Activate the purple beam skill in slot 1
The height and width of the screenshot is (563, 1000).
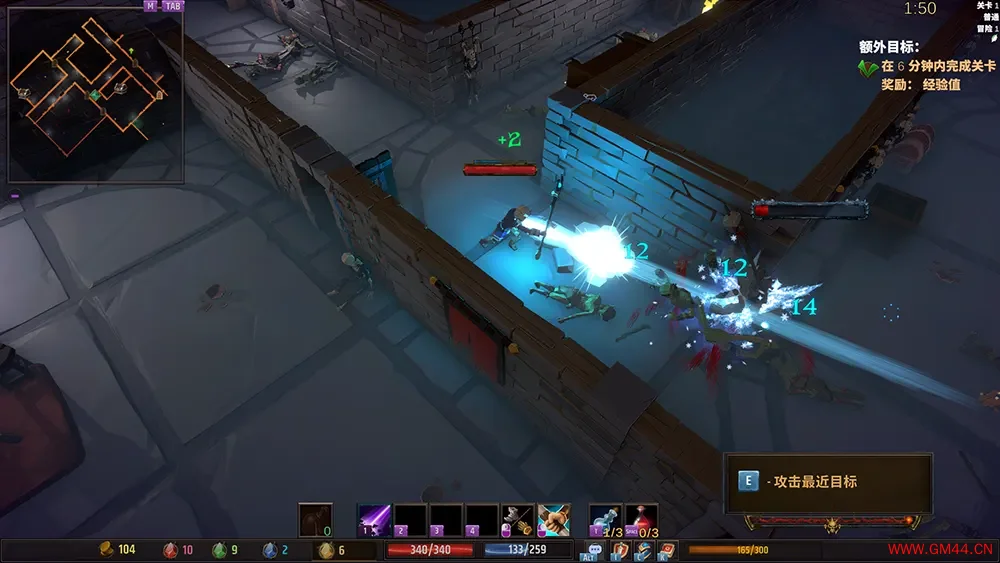[374, 520]
